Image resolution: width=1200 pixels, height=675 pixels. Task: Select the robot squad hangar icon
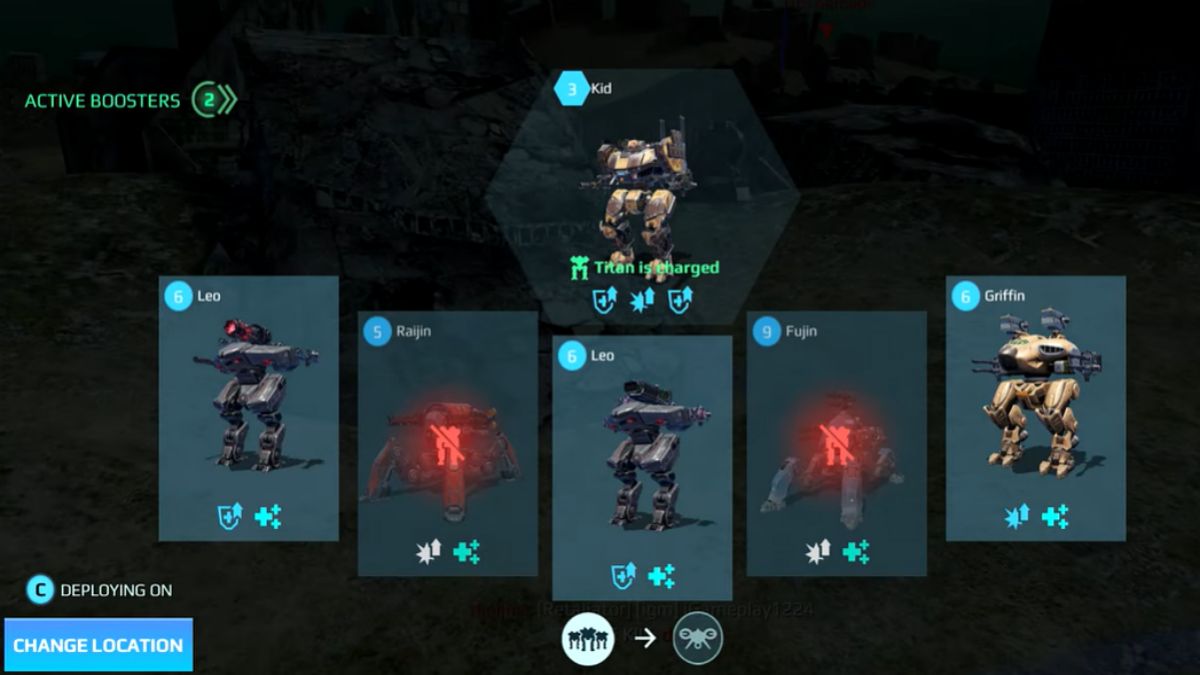(x=587, y=637)
